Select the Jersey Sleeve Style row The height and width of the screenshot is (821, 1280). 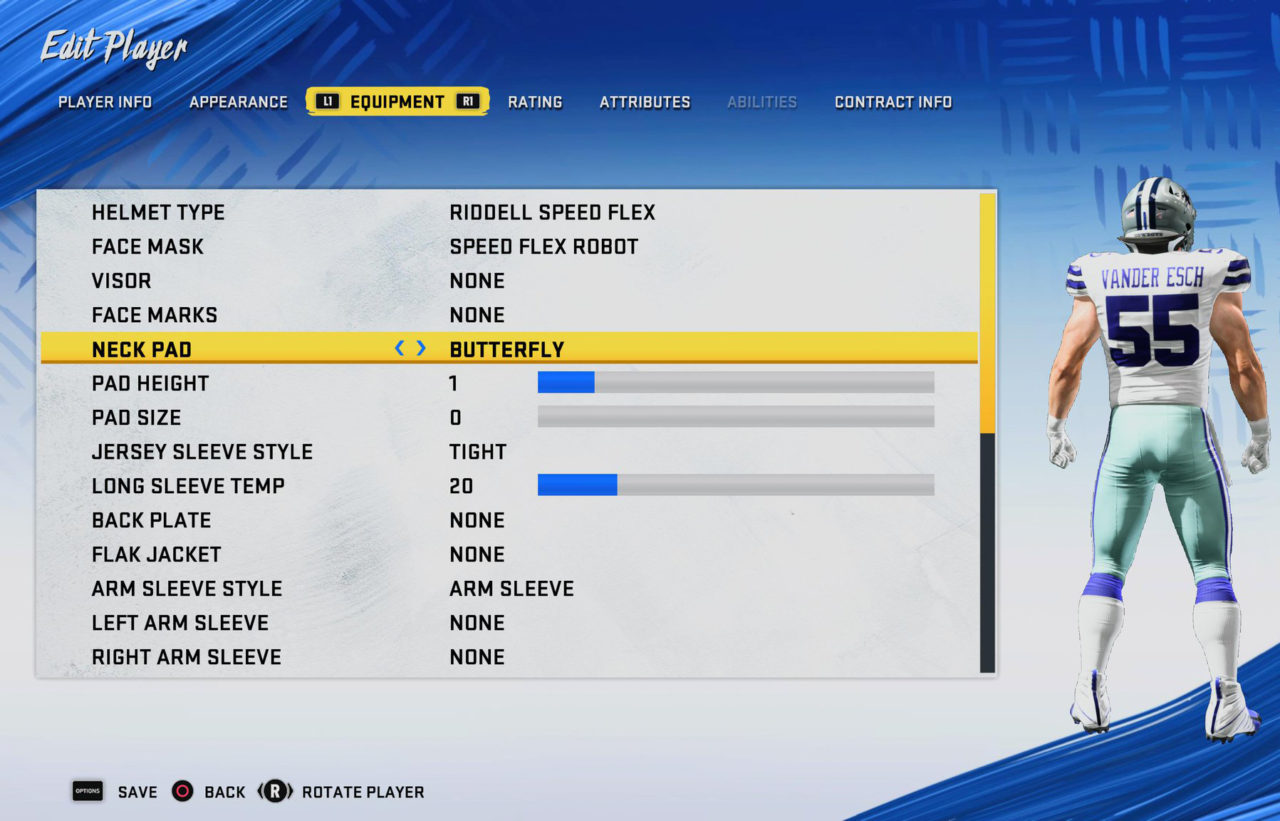click(507, 452)
